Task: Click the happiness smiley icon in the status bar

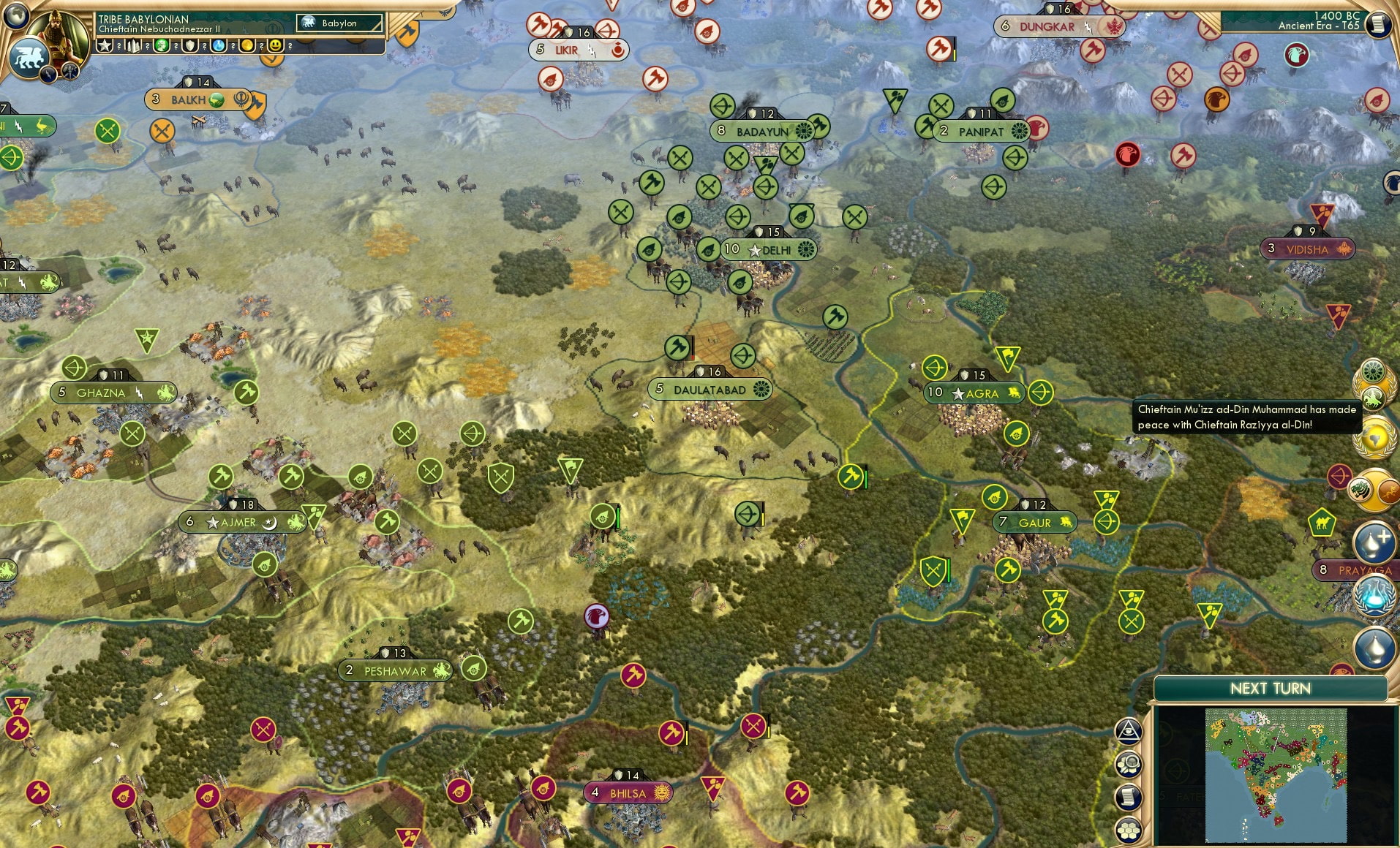Action: click(275, 45)
